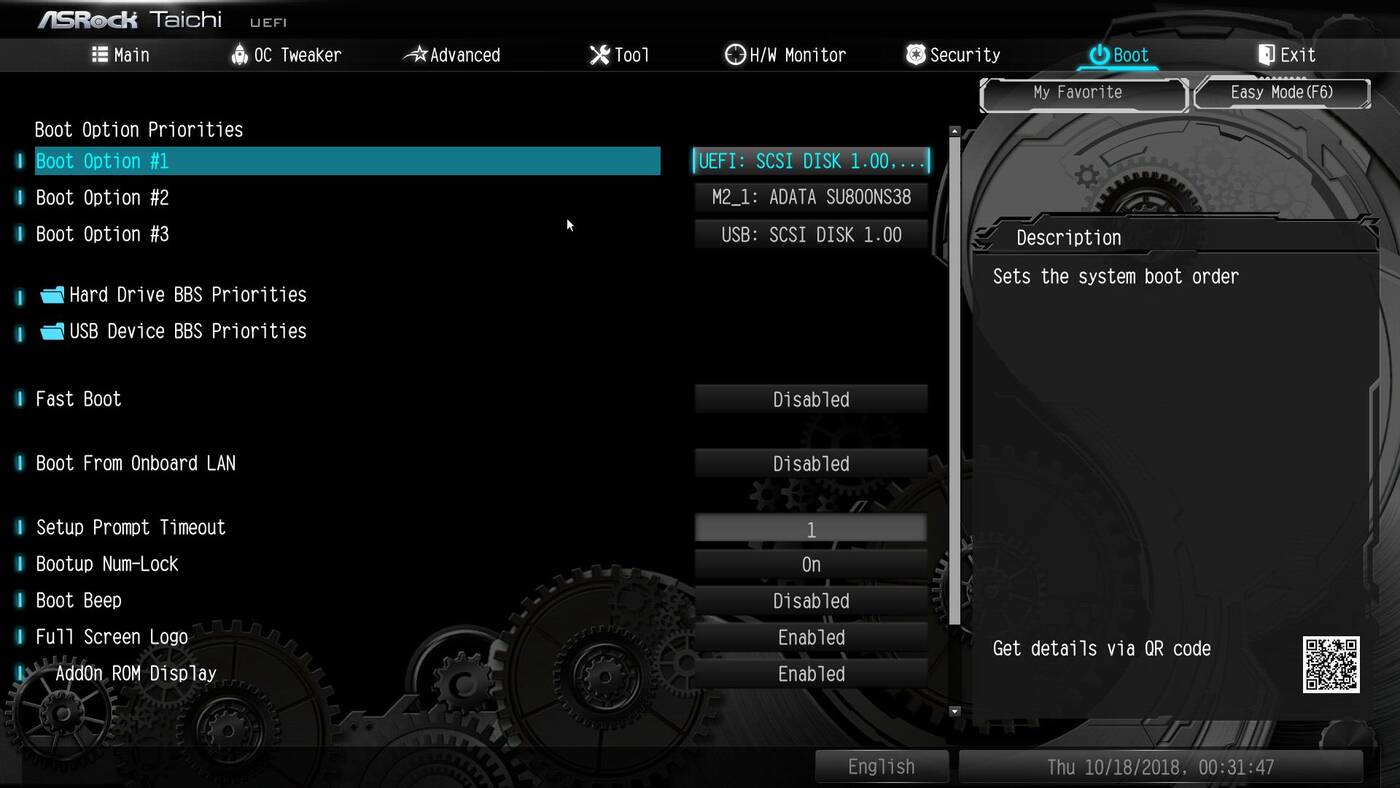Viewport: 1400px width, 788px height.
Task: Open USB Device BBS Priorities folder
Action: click(x=187, y=331)
